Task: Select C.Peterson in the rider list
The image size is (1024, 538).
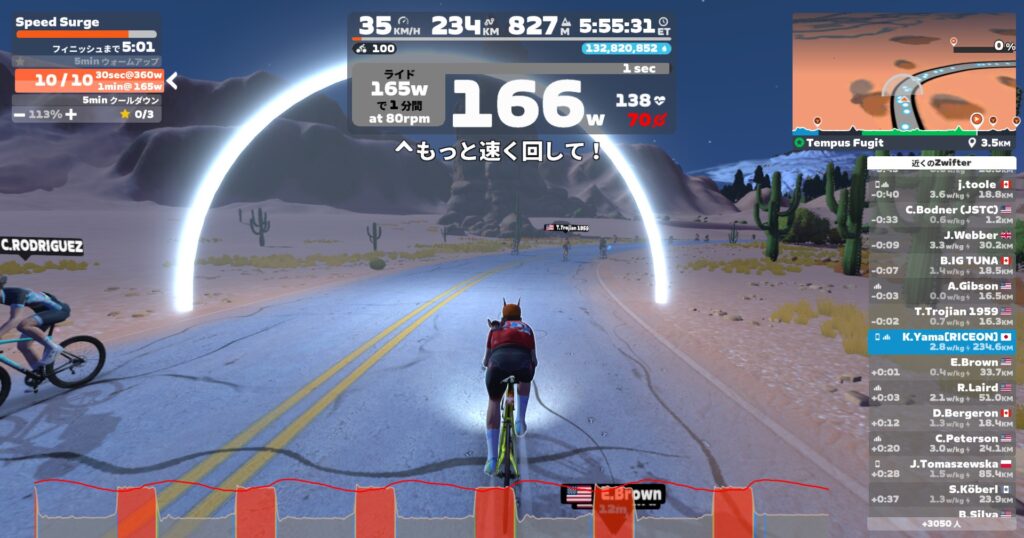Action: (942, 443)
